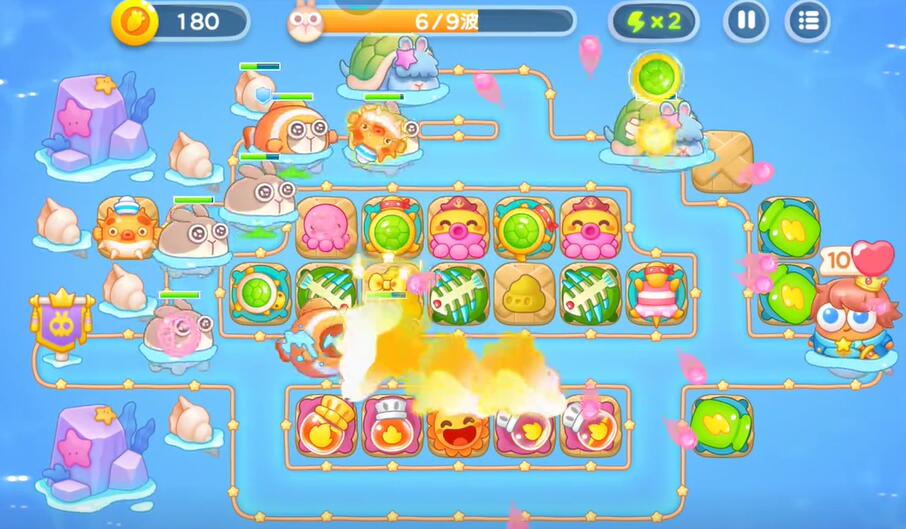This screenshot has height=529, width=906.
Task: Select the golden fist bottle tower
Action: point(326,425)
